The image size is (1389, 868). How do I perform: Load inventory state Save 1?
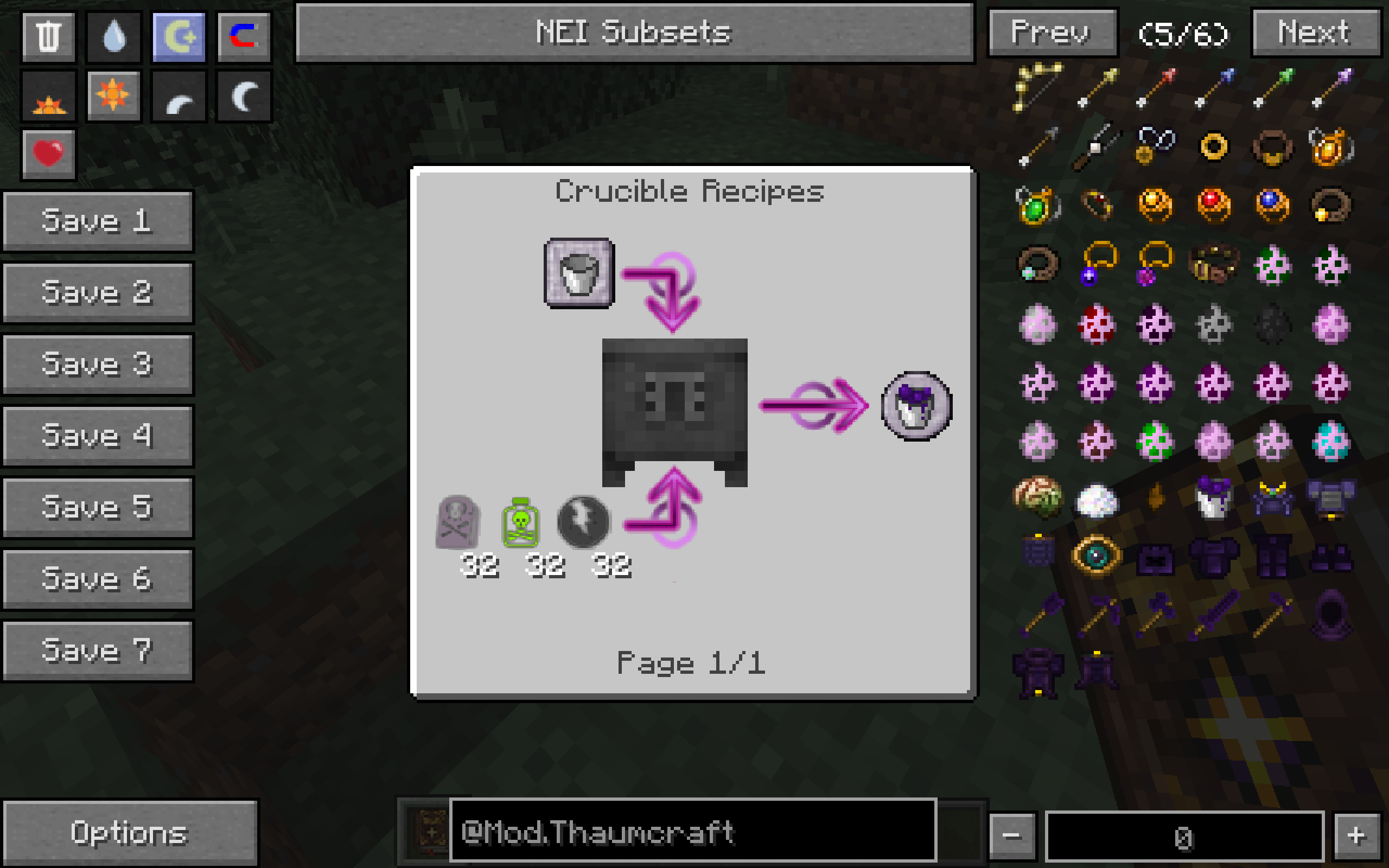click(x=98, y=220)
